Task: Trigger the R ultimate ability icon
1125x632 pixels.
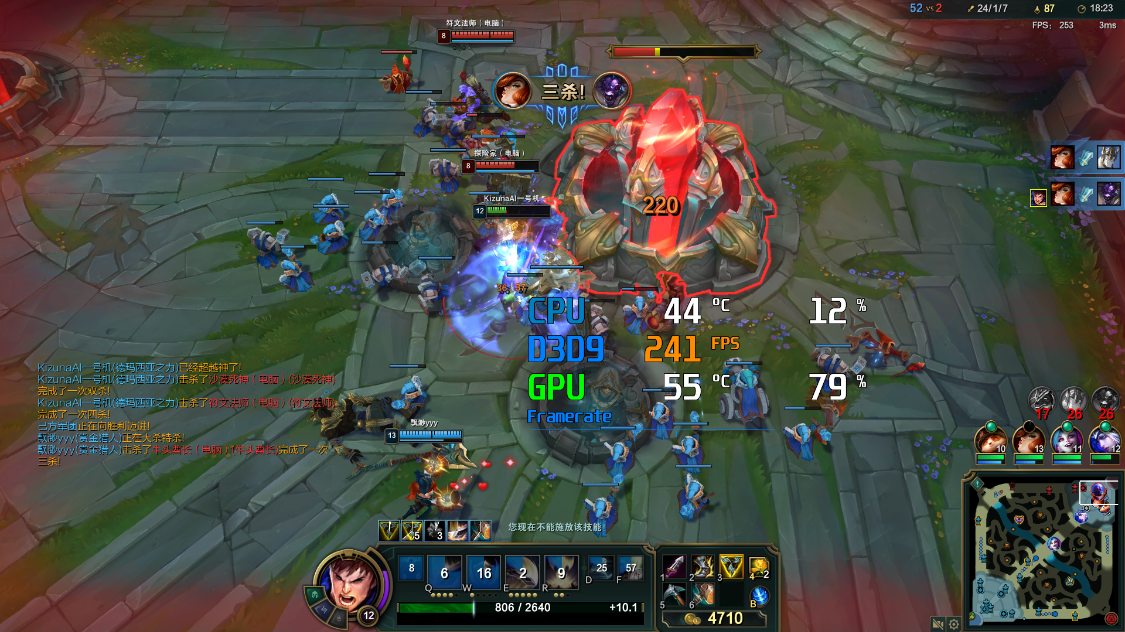Action: point(560,574)
